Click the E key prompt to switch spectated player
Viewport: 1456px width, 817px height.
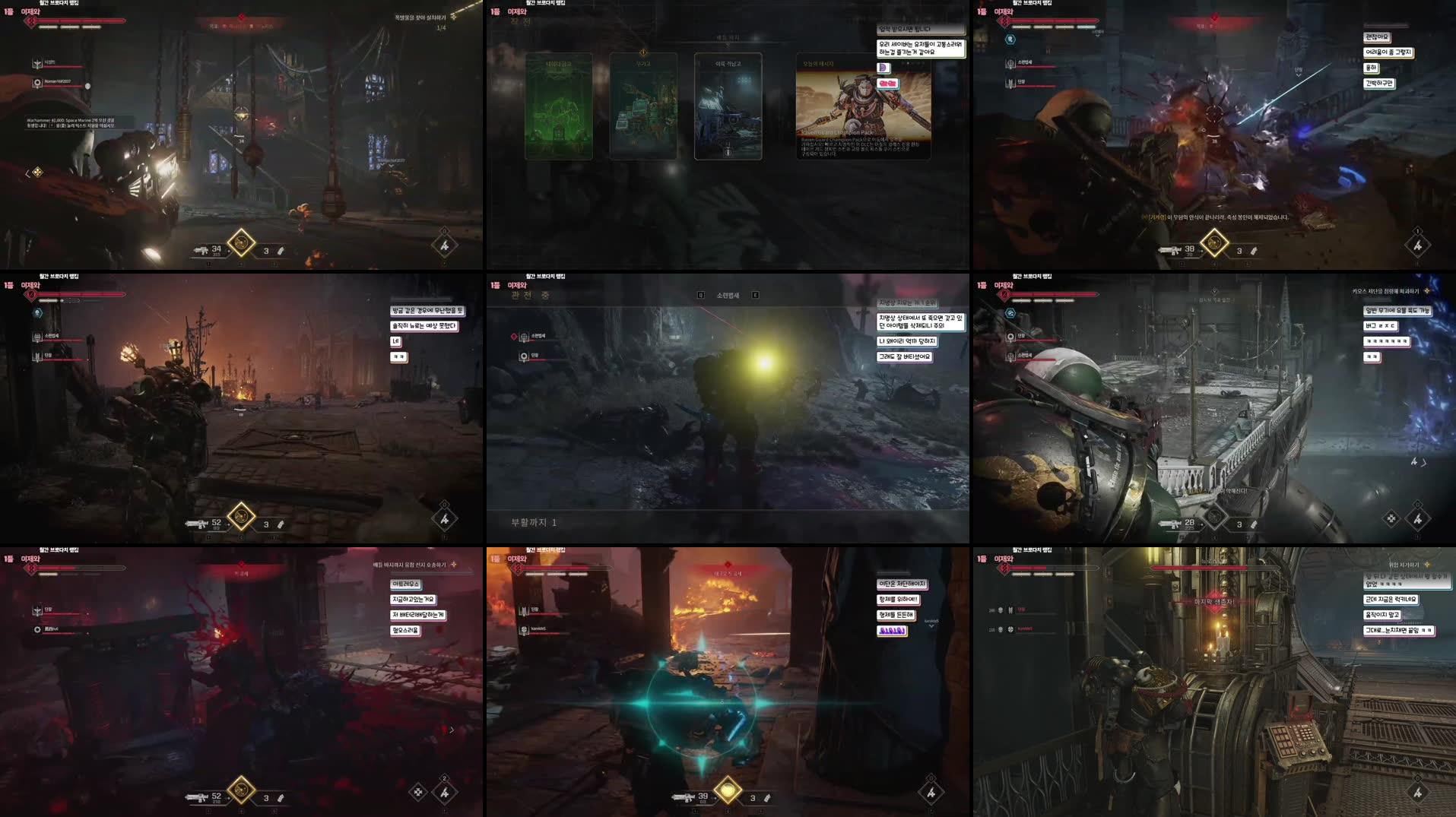pyautogui.click(x=753, y=295)
